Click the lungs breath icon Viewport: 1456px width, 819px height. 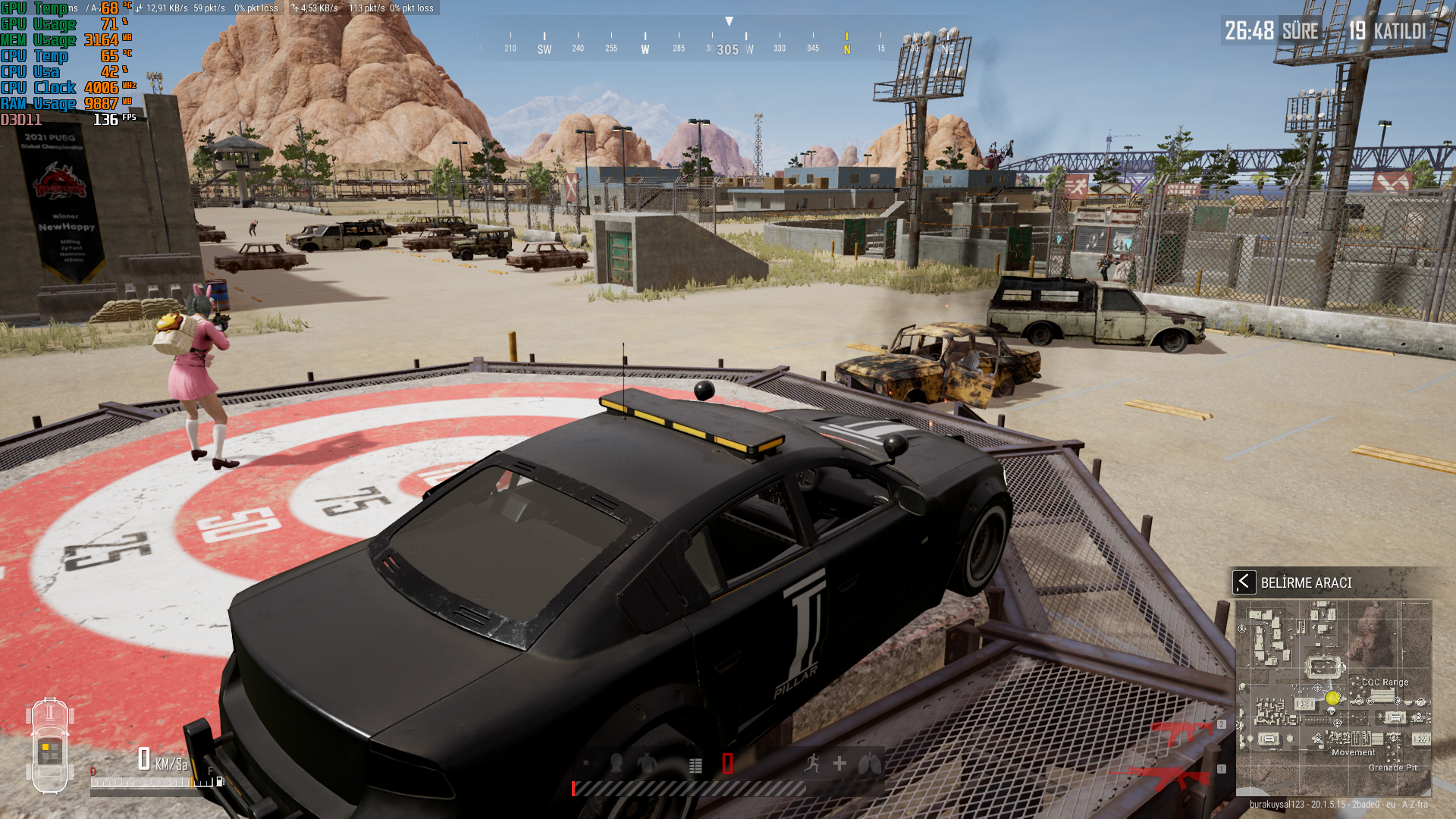pos(869,764)
